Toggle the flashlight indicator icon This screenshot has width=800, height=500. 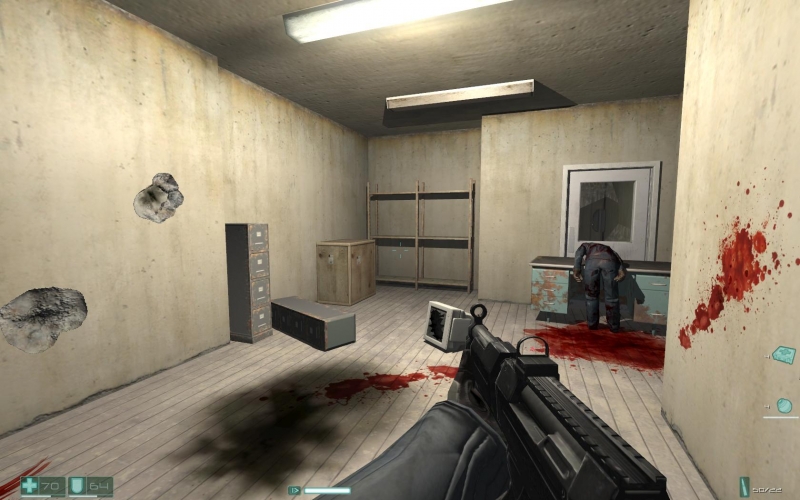tap(294, 490)
